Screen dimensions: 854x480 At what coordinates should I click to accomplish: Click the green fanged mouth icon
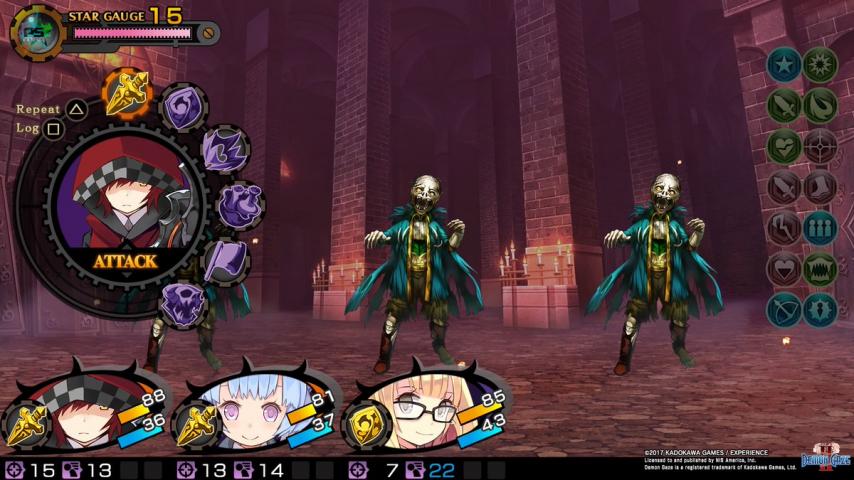[820, 269]
